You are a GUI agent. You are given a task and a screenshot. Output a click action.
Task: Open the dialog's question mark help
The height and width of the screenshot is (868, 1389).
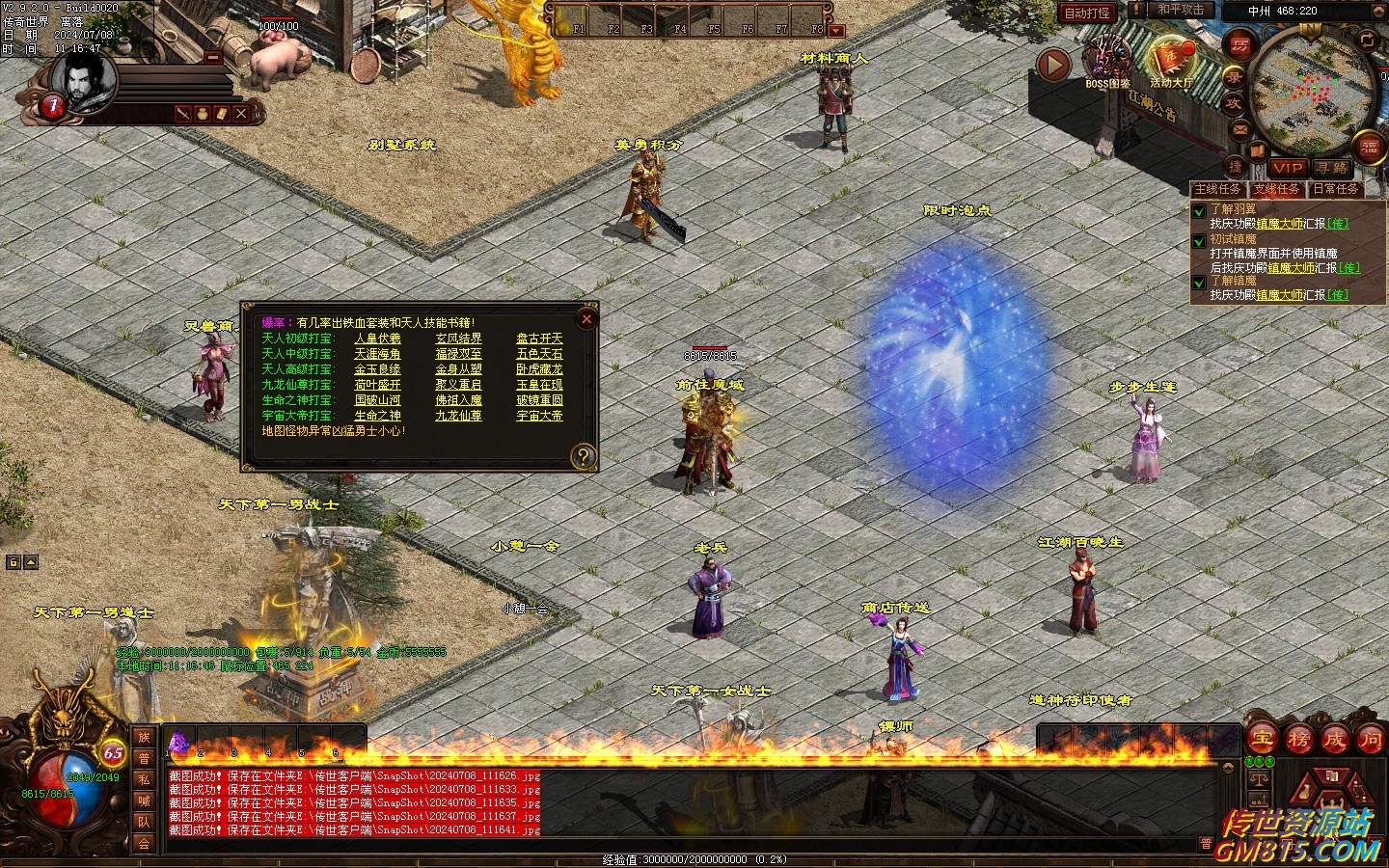coord(583,456)
